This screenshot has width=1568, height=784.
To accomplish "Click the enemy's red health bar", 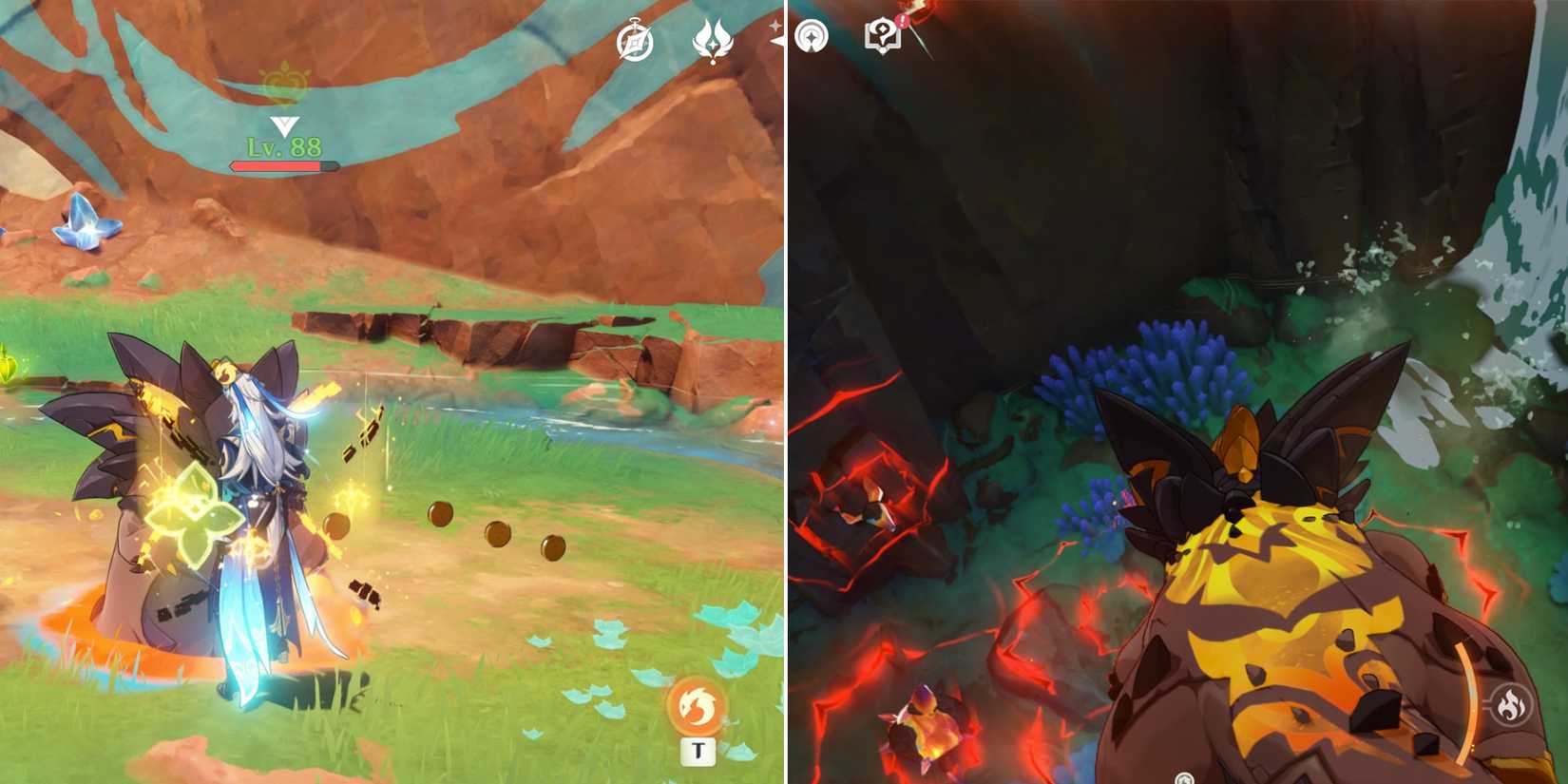I will 282,167.
